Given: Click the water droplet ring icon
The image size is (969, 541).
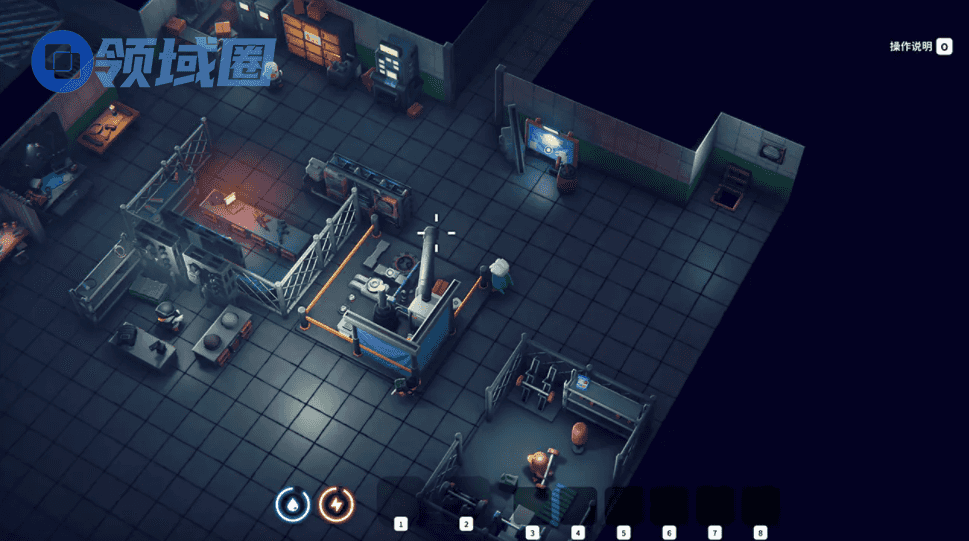Looking at the screenshot, I should tap(293, 504).
